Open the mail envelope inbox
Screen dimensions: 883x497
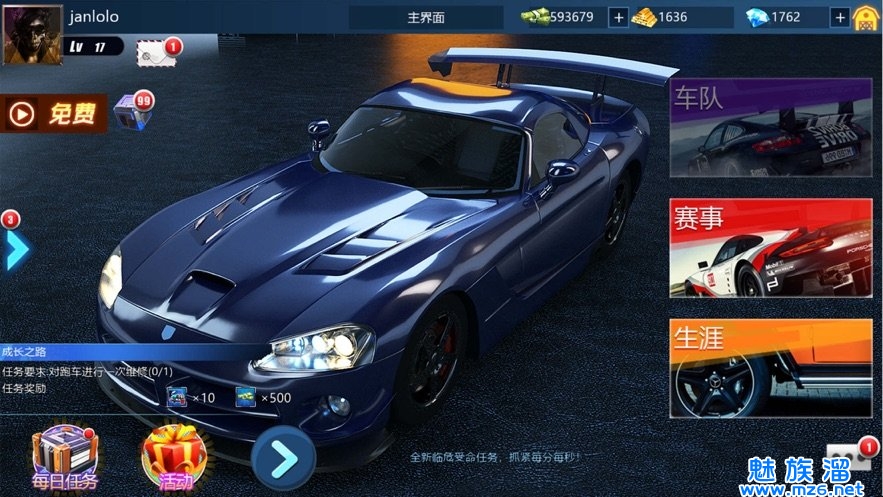pyautogui.click(x=157, y=53)
